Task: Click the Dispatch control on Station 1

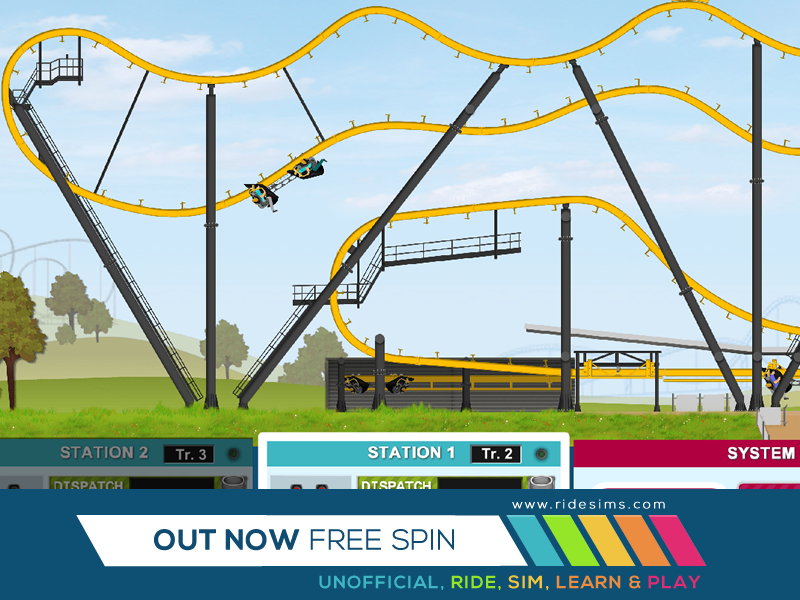Action: pos(396,484)
